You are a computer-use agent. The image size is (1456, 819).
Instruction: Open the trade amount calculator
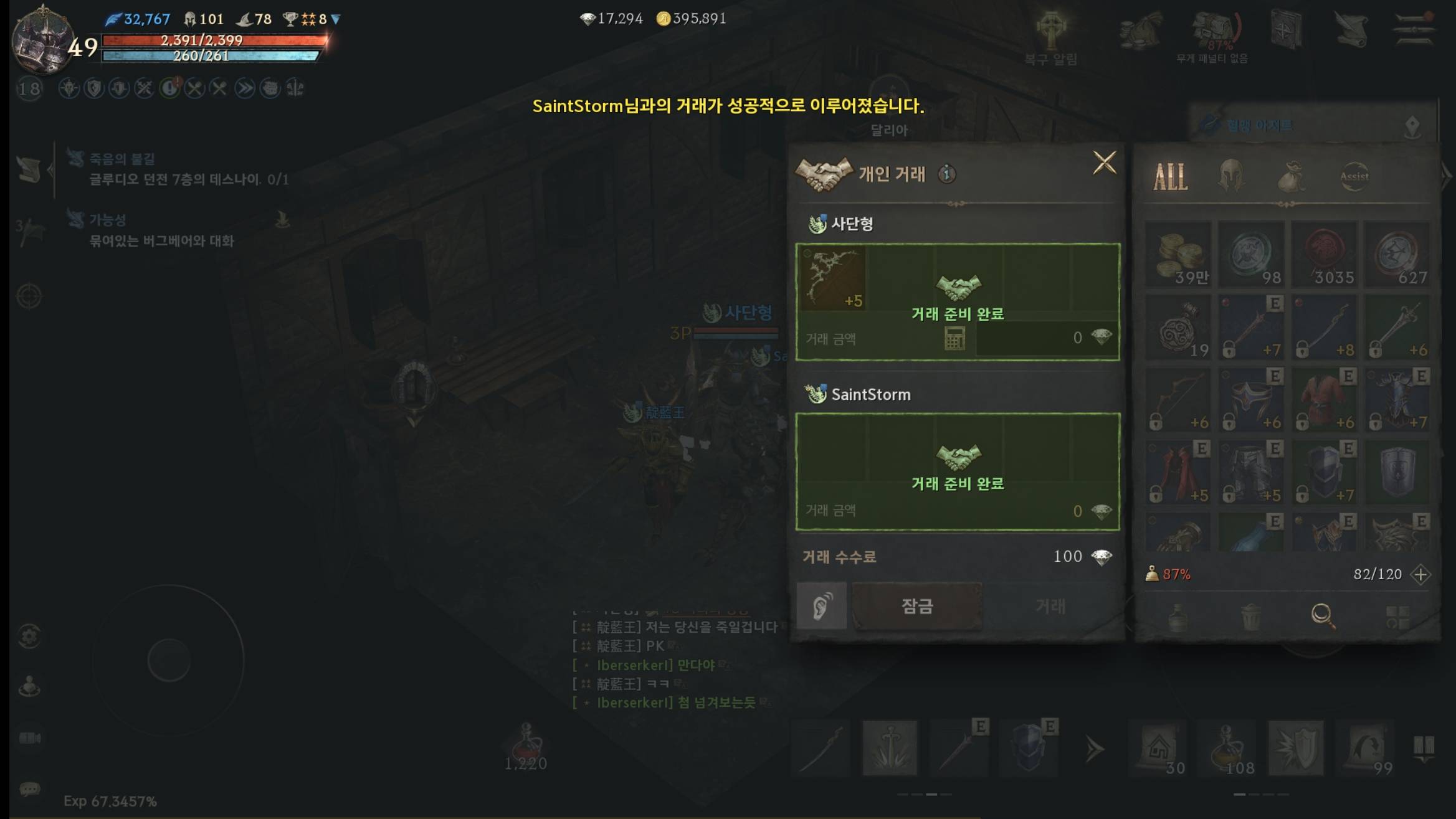[954, 338]
